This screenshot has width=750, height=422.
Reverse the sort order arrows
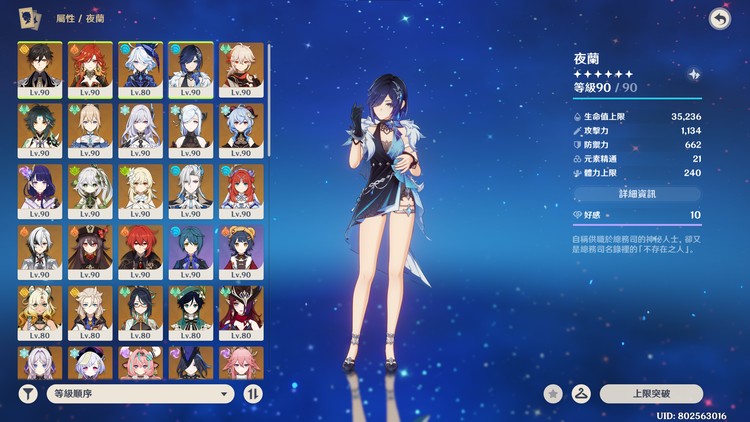click(253, 394)
